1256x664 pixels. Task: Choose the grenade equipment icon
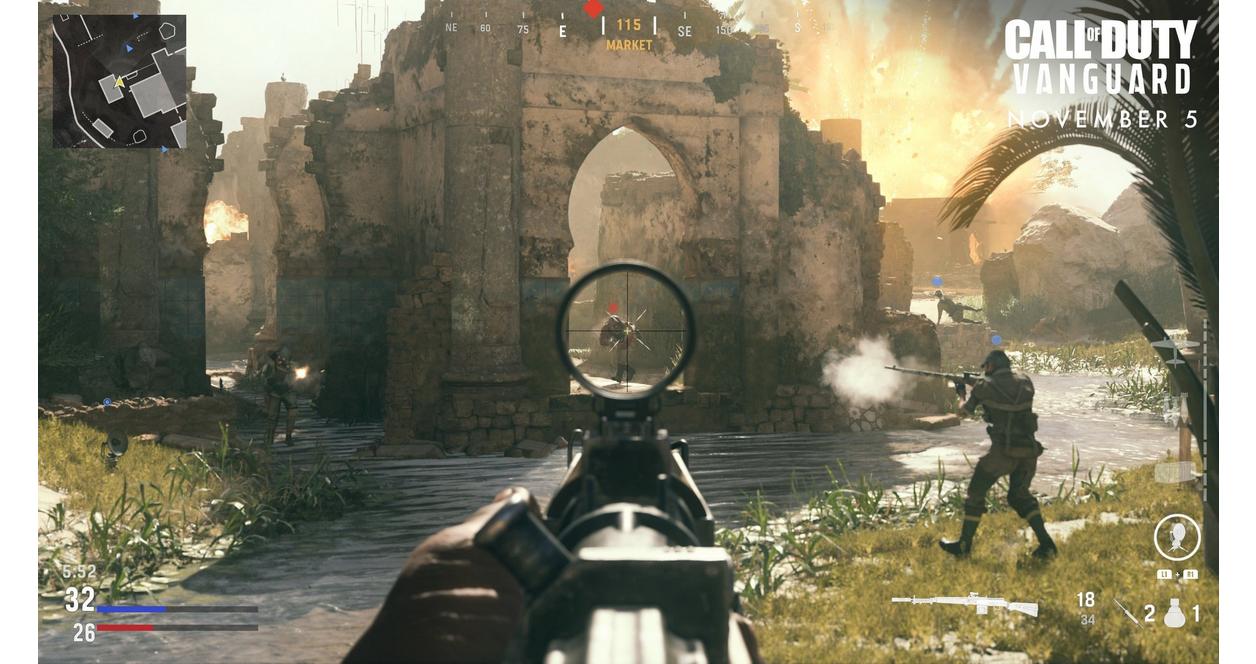pos(1175,612)
